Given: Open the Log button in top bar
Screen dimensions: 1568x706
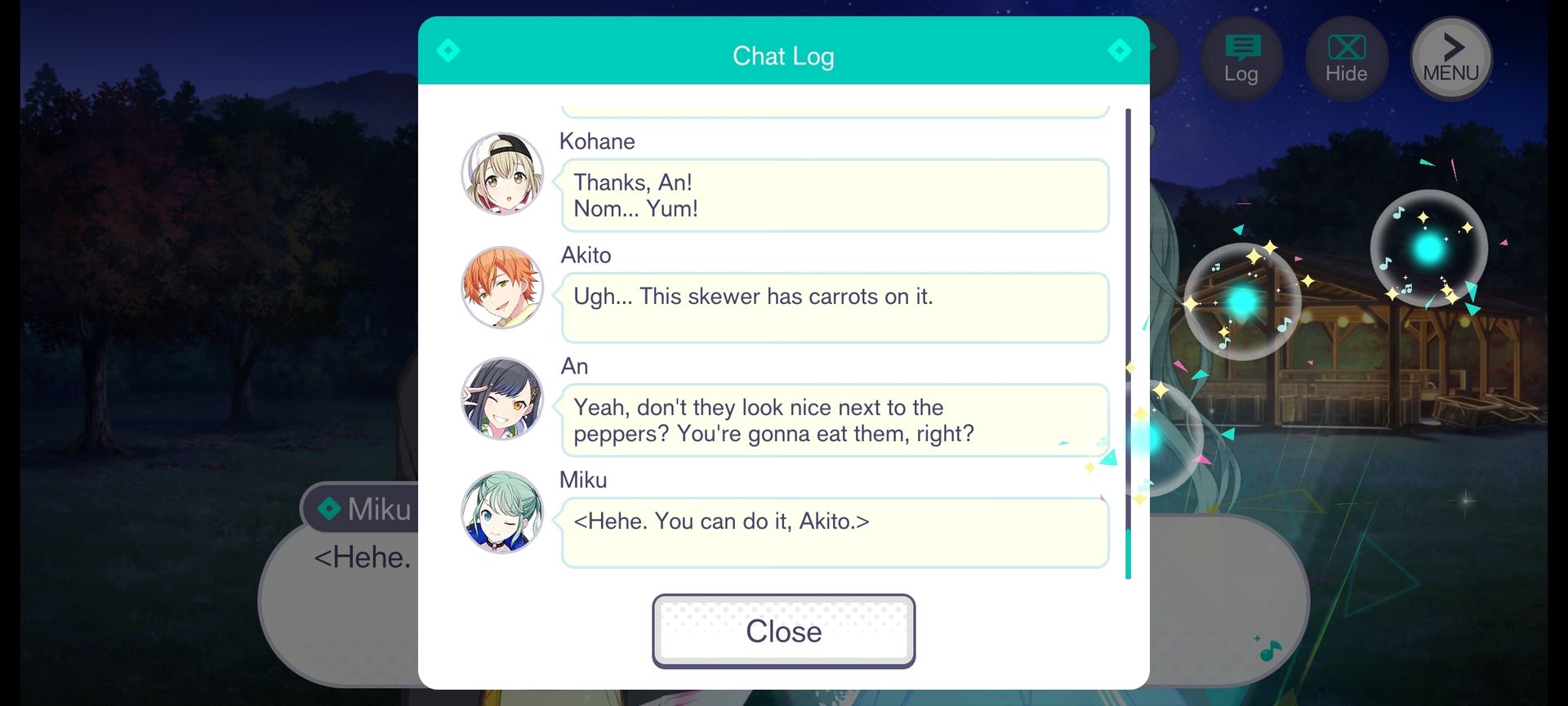Looking at the screenshot, I should 1241,59.
